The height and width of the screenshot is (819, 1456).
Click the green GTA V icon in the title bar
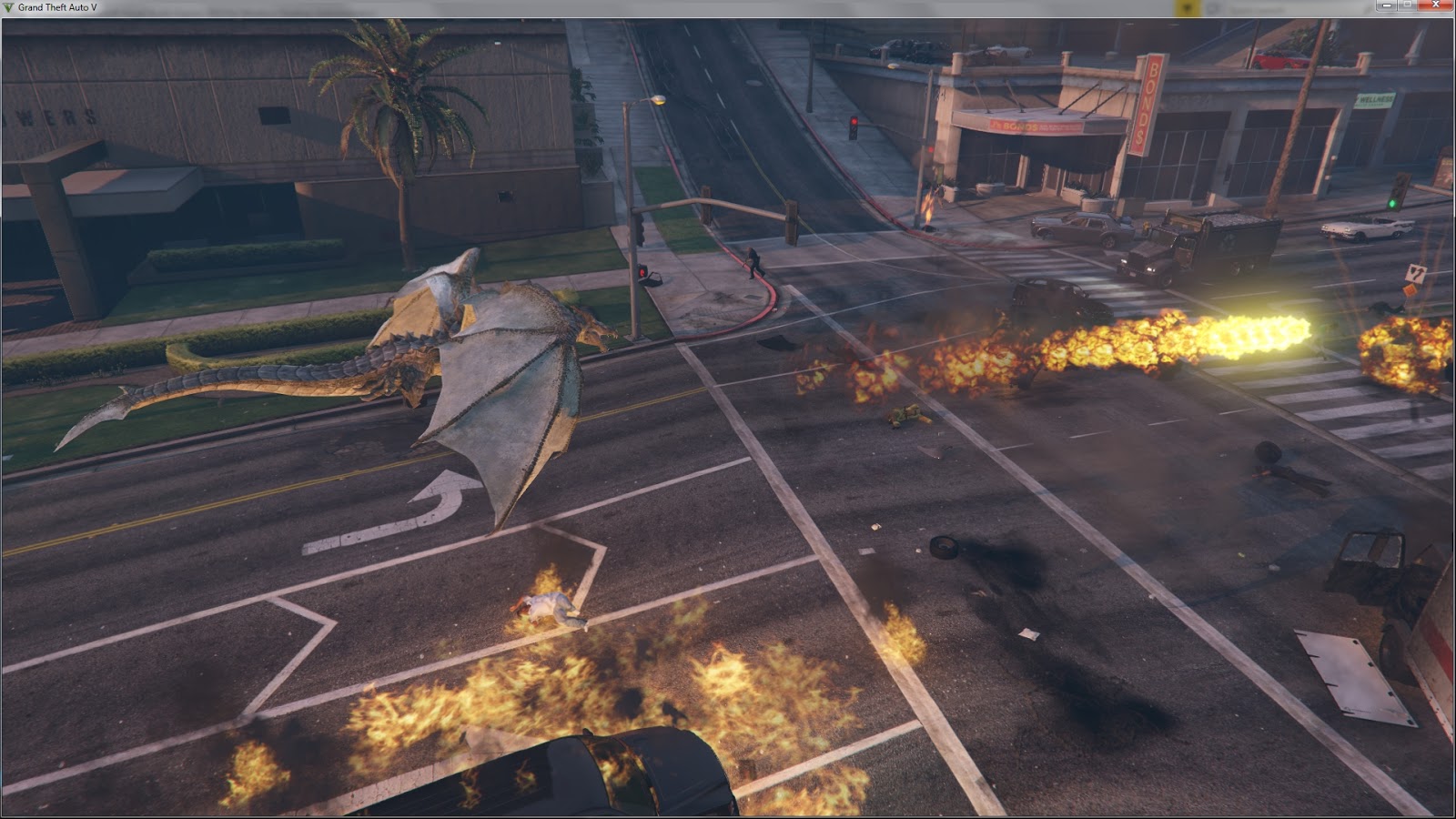tap(6, 6)
